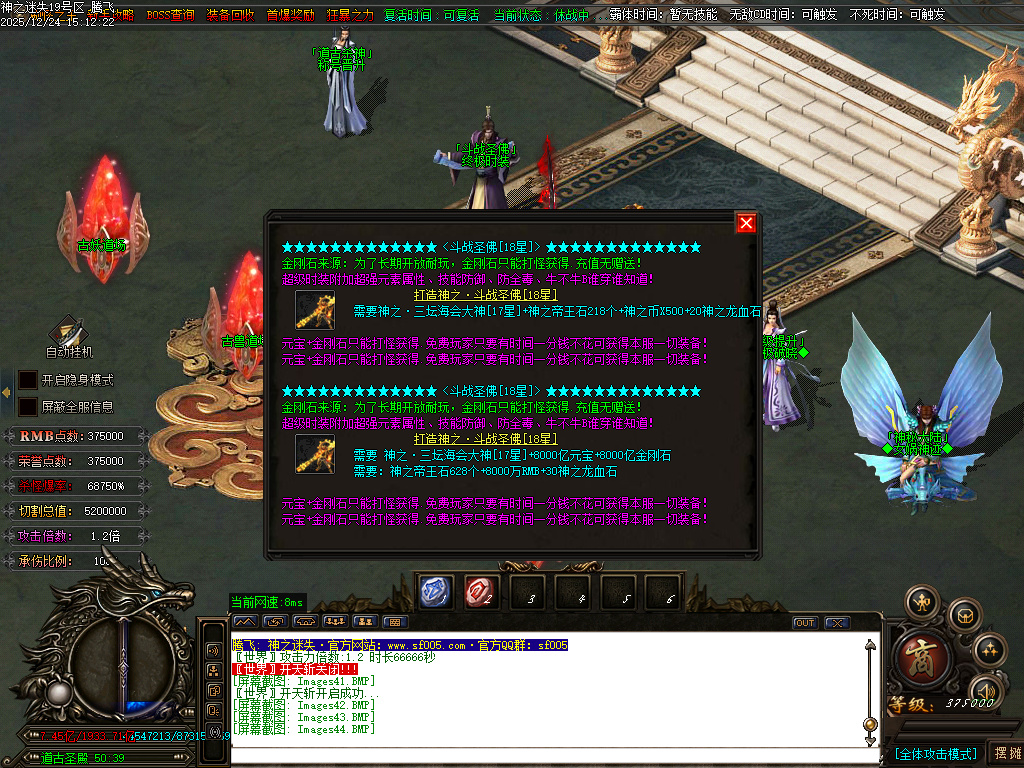
Task: Click the chat scrollbar down arrow
Action: [x=870, y=739]
